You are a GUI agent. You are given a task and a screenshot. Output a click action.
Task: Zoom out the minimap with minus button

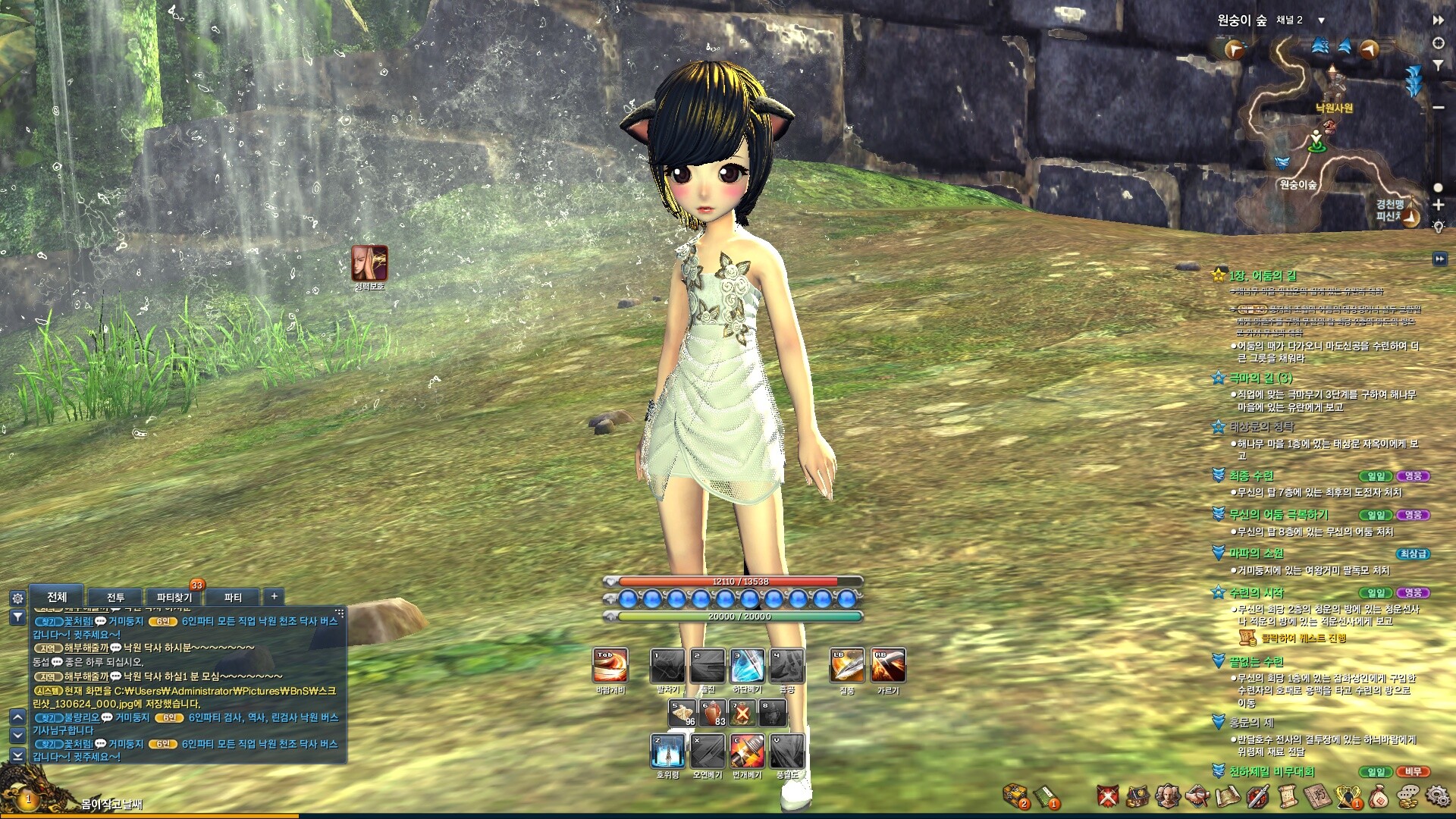tap(1438, 108)
